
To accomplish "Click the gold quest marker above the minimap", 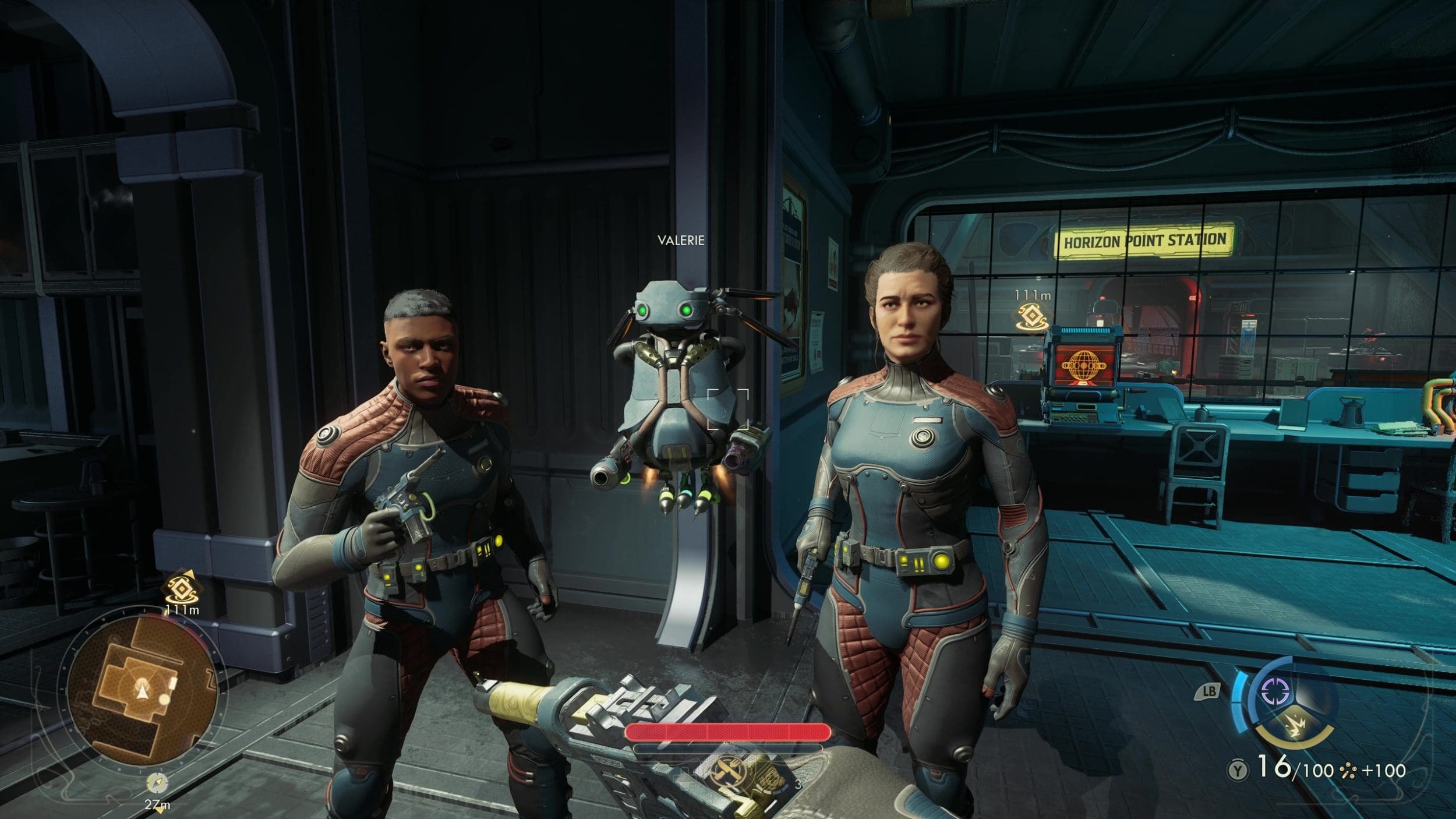I will (x=181, y=589).
